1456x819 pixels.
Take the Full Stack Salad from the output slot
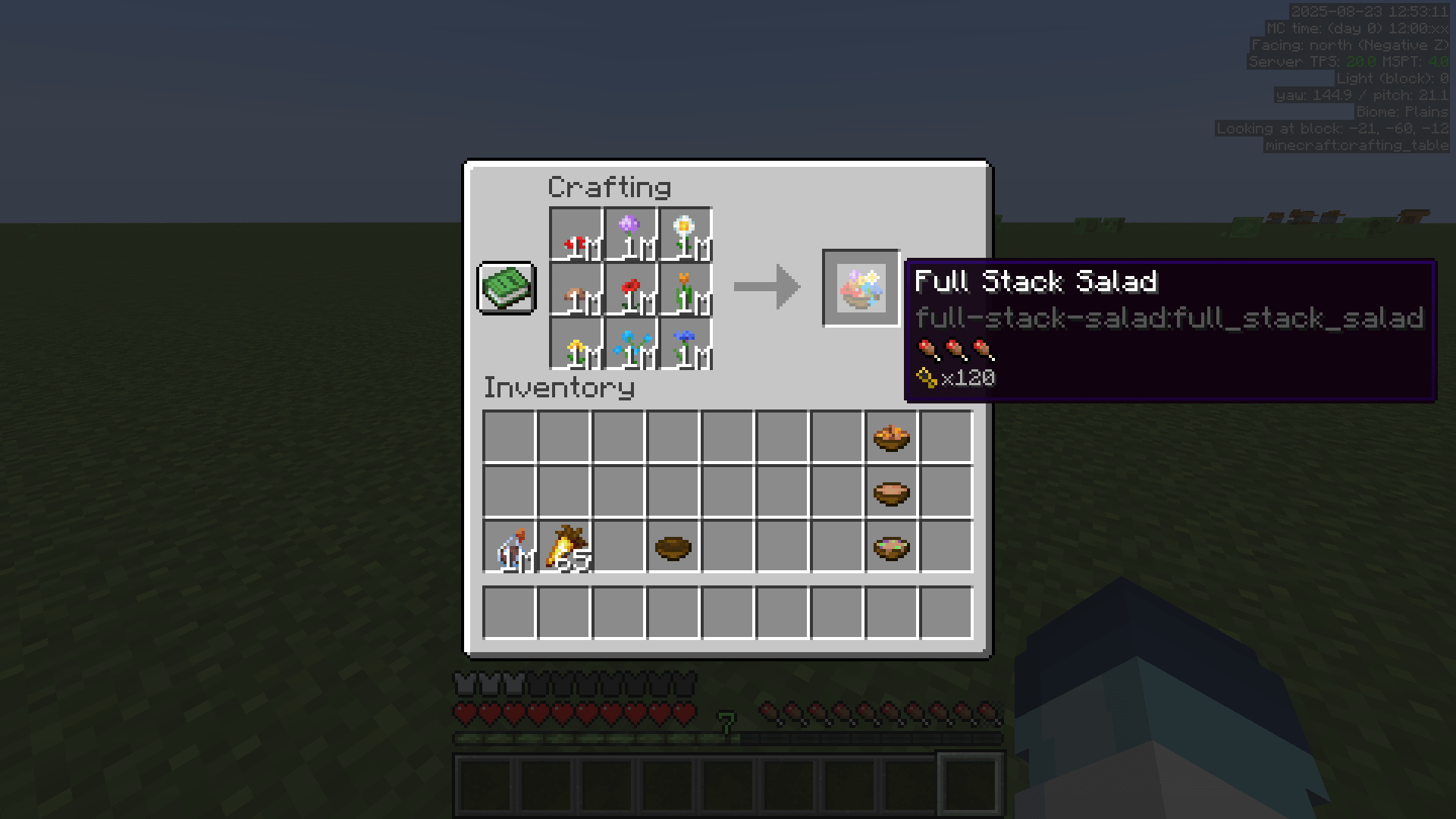point(861,290)
